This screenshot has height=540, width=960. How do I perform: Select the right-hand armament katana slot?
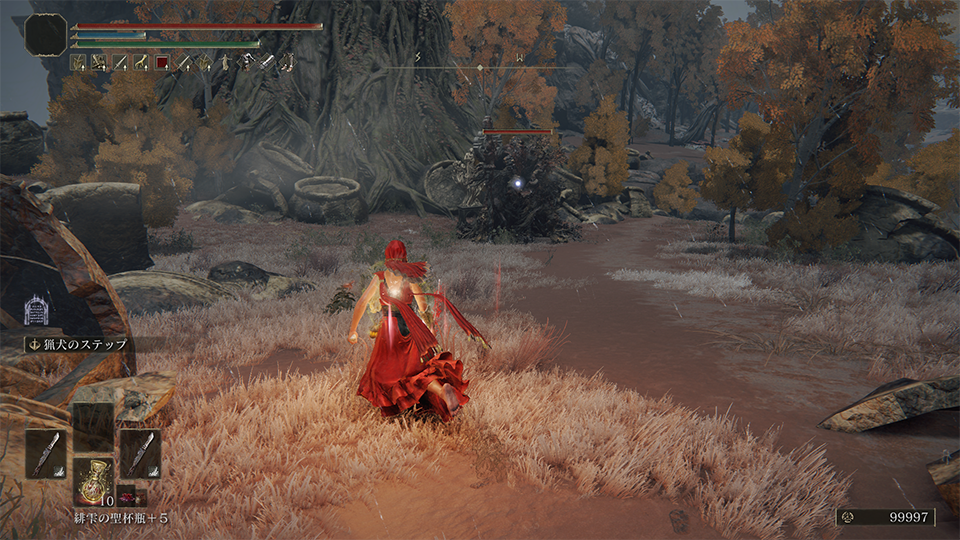tap(140, 453)
